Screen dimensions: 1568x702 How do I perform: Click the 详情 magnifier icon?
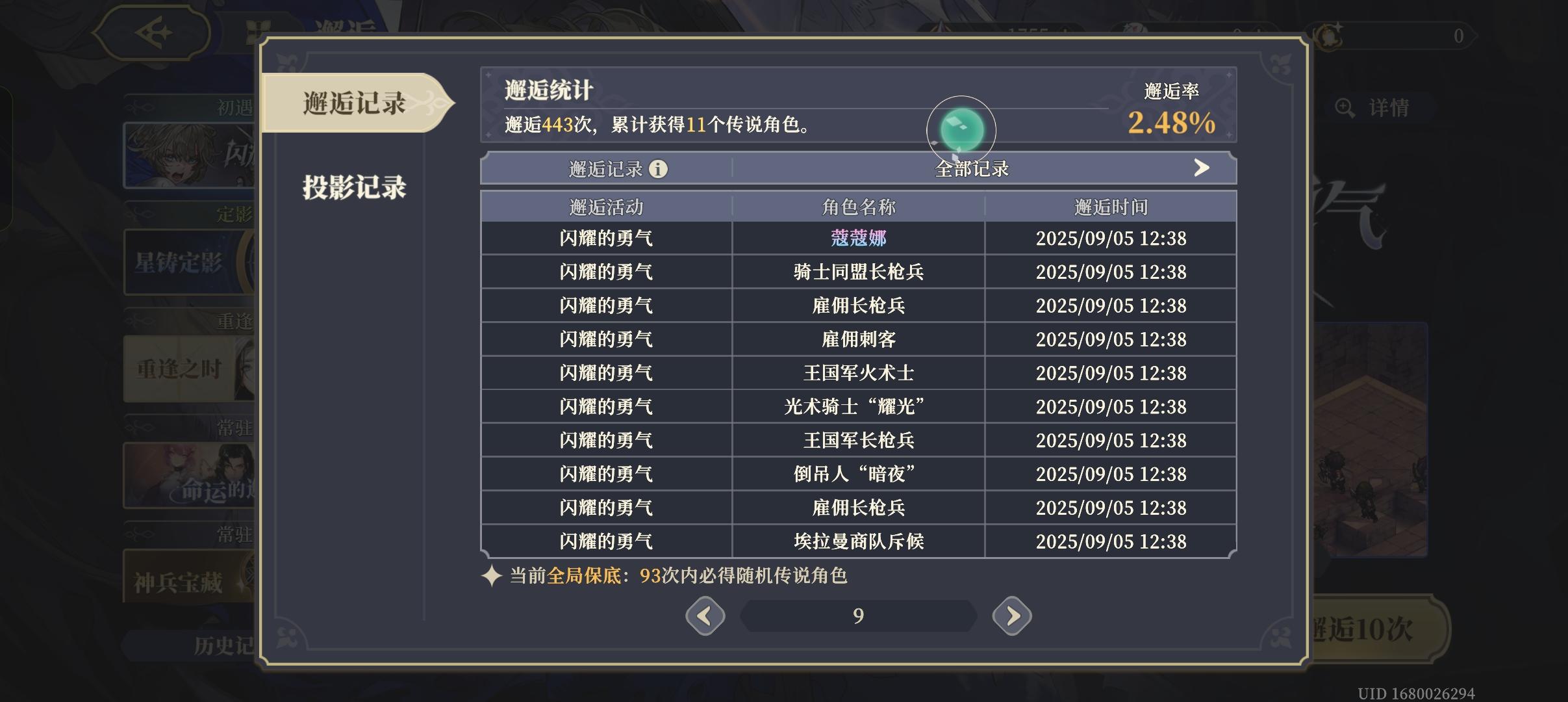[x=1347, y=109]
